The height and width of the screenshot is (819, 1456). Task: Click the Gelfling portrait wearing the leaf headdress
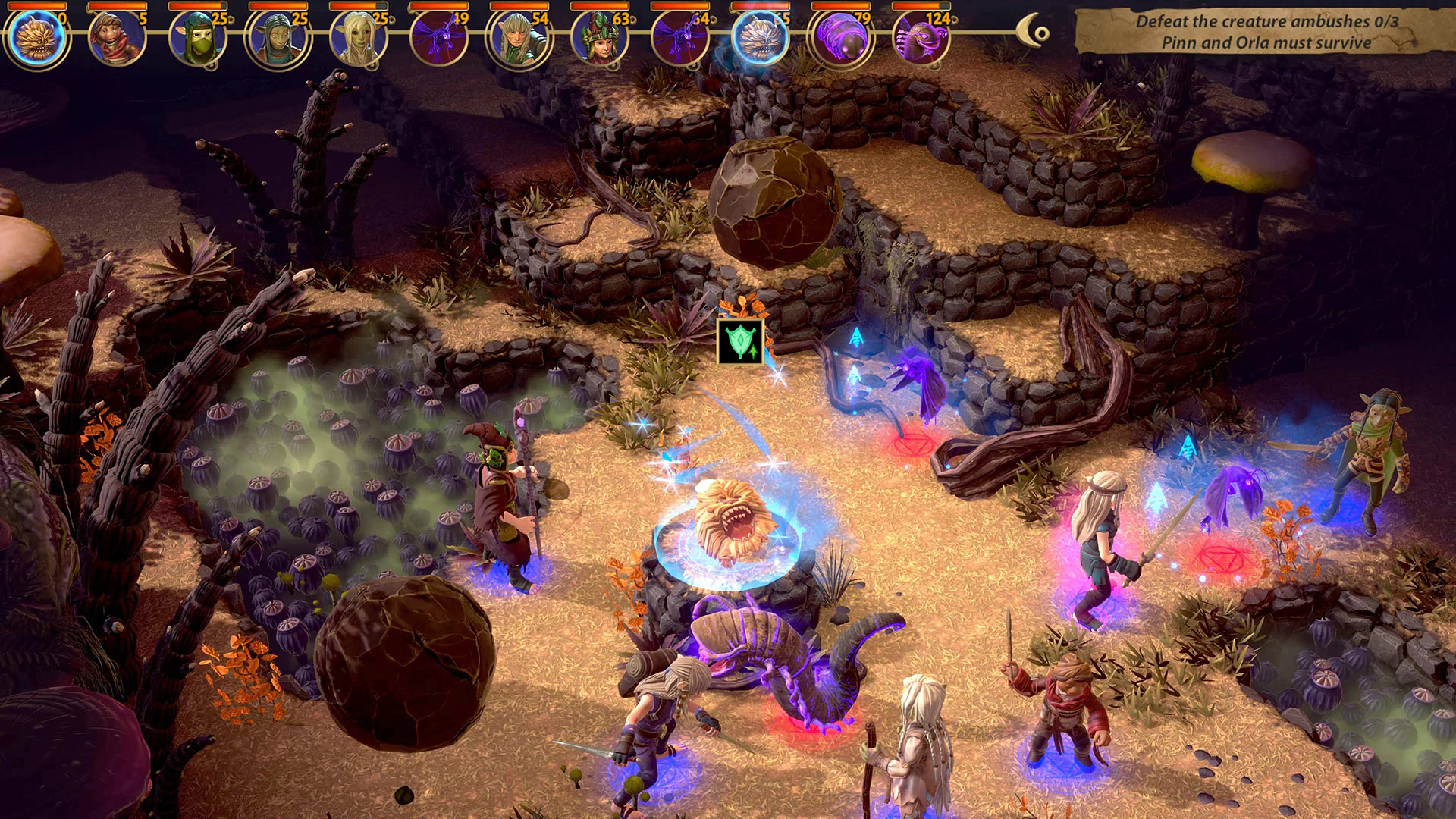pyautogui.click(x=598, y=36)
